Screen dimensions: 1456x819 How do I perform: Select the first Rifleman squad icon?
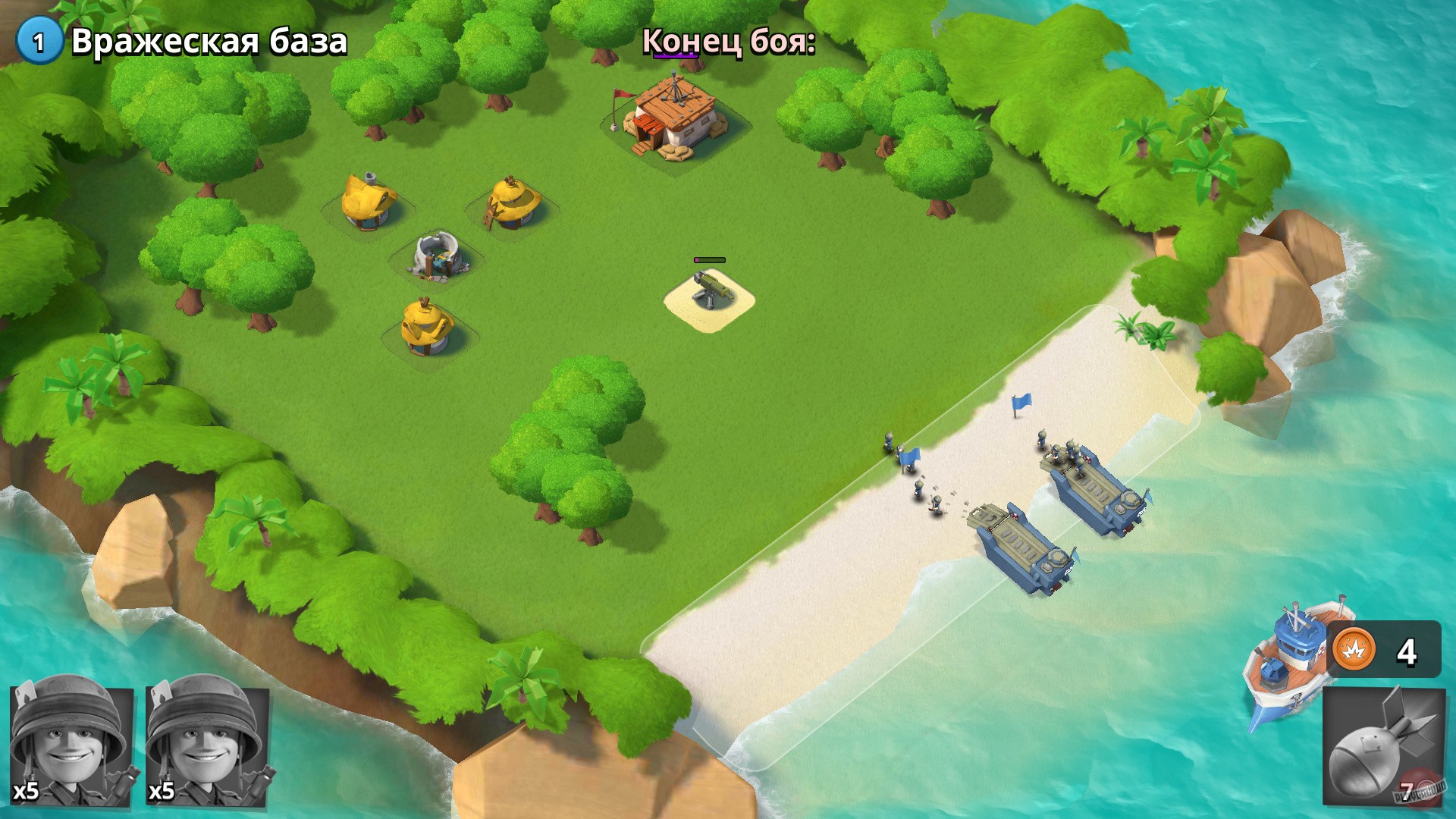coord(72,747)
